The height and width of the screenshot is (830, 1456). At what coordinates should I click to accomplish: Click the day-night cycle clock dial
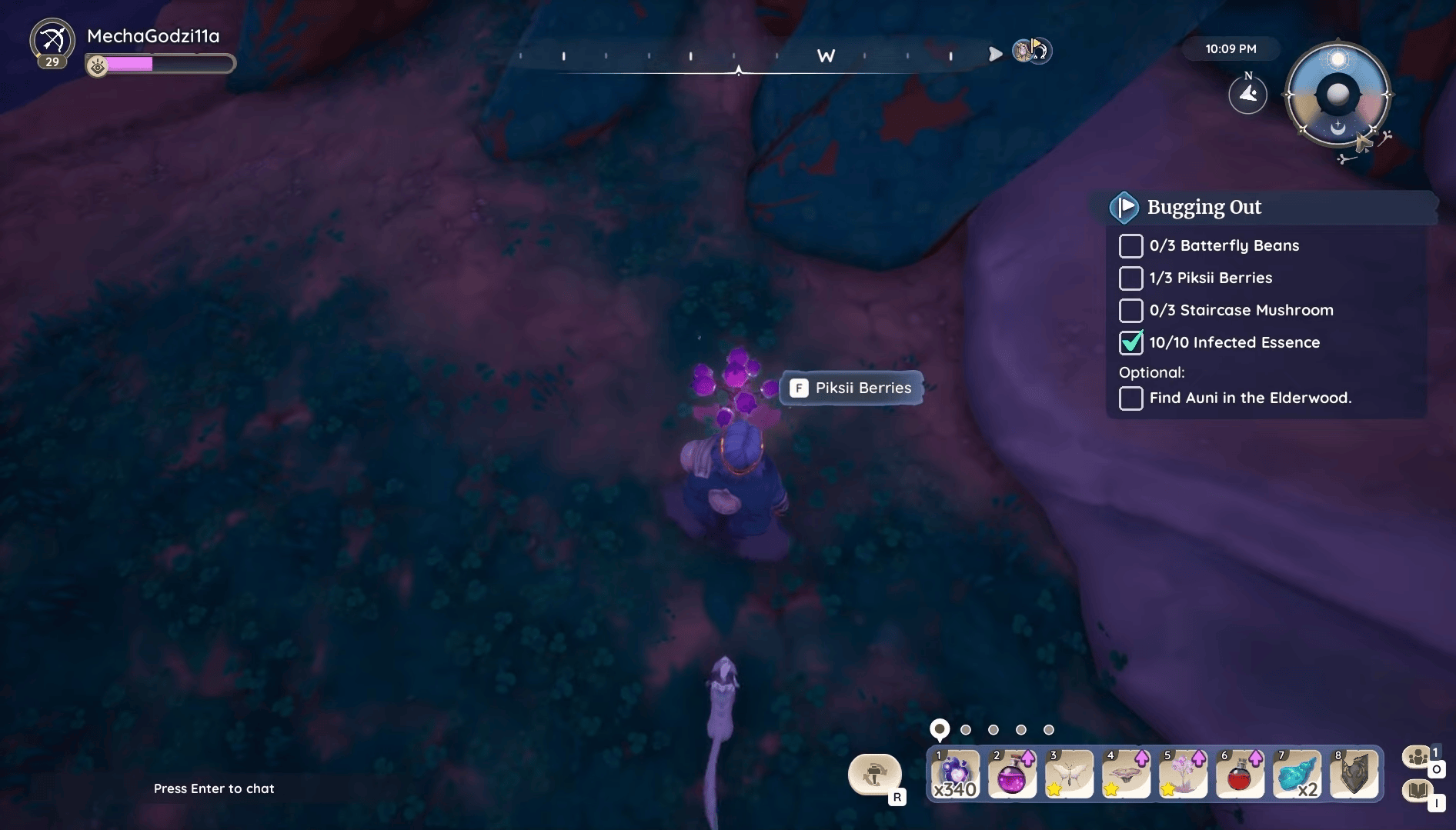(x=1337, y=95)
